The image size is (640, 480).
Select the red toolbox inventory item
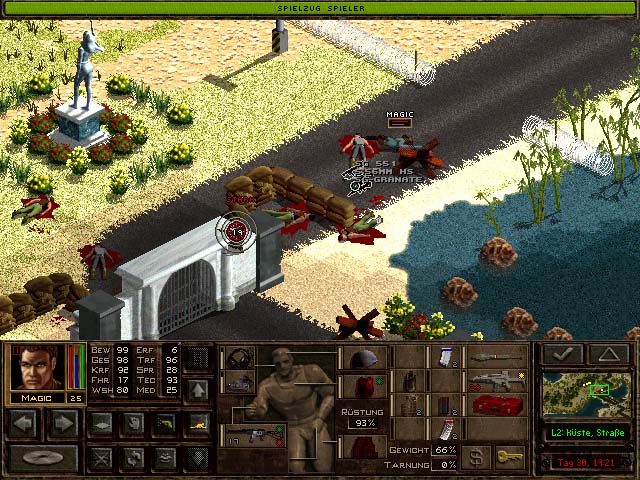tap(498, 405)
